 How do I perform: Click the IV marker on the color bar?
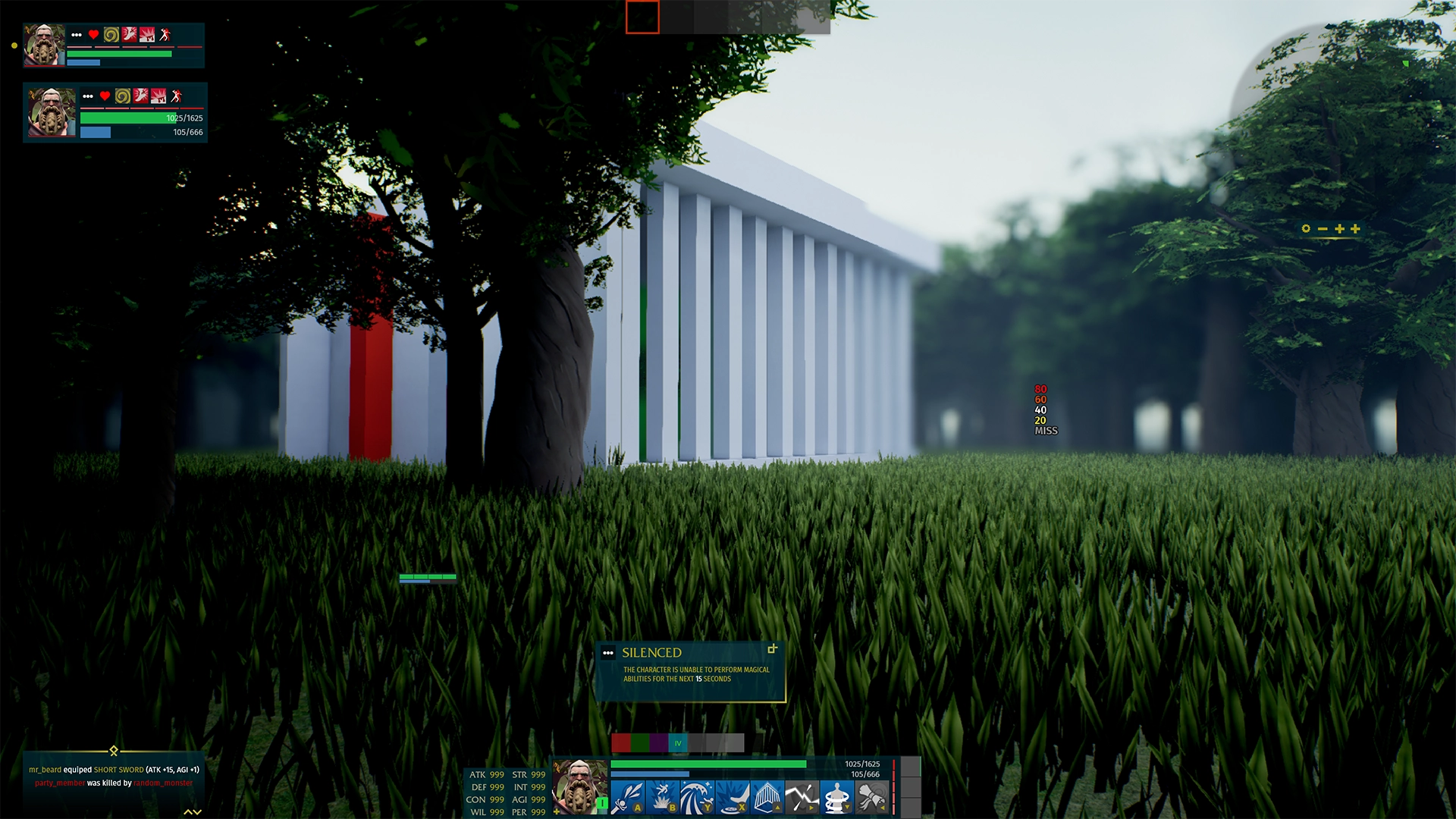coord(678,743)
